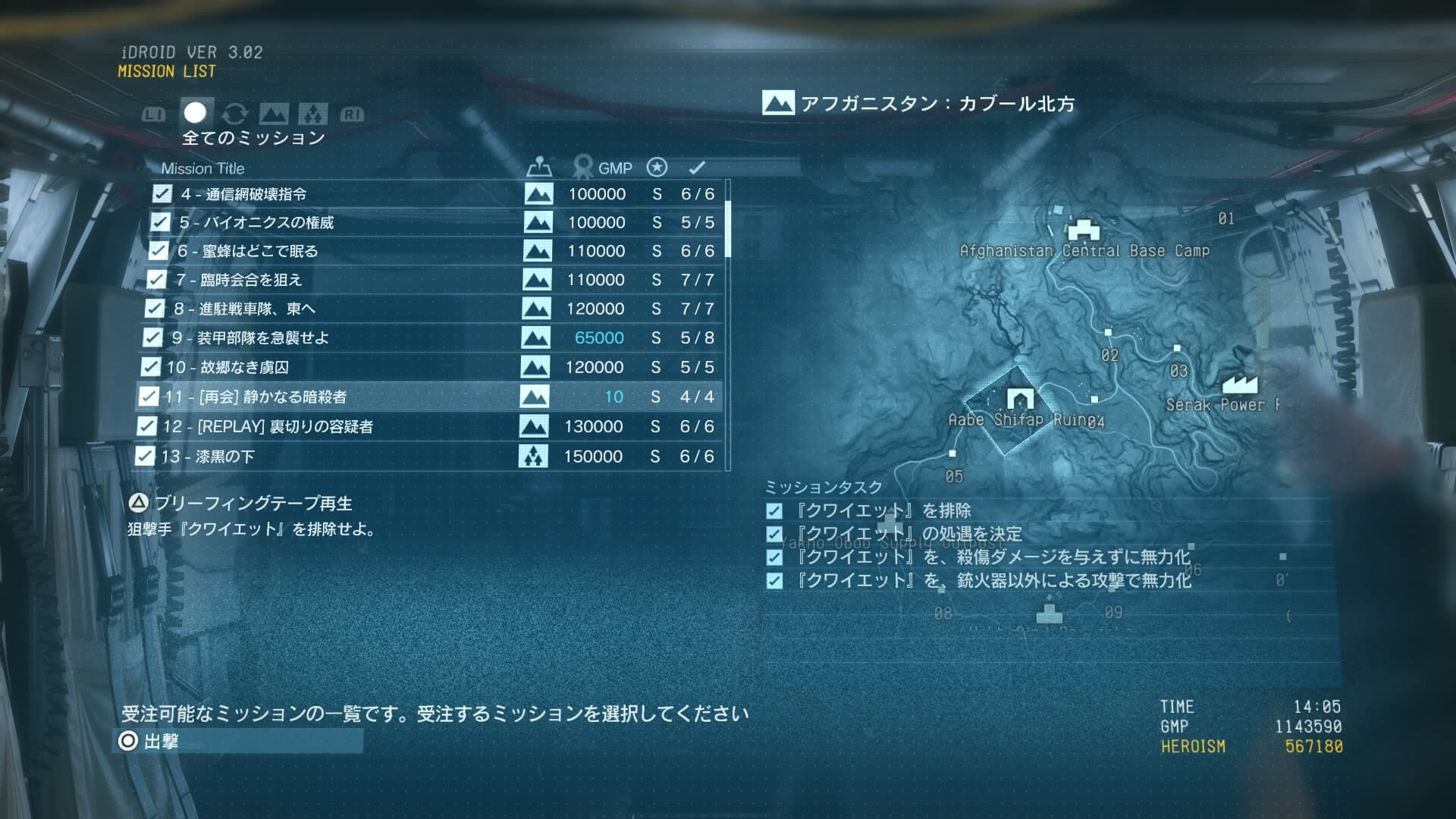Select Aabe Shifap Ruins marker on map
Image resolution: width=1456 pixels, height=819 pixels.
tap(1020, 398)
